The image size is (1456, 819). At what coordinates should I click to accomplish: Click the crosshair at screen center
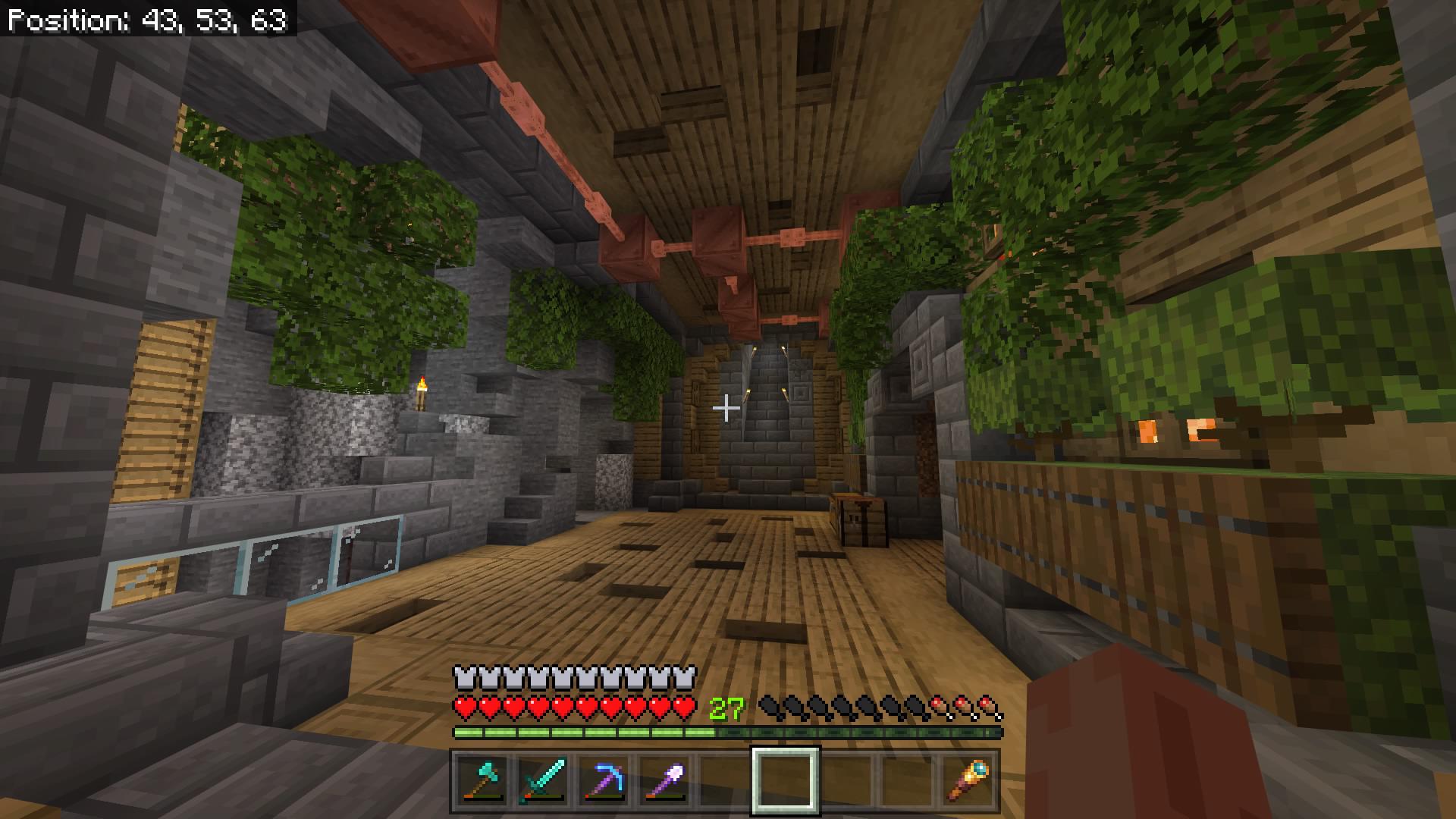click(726, 409)
